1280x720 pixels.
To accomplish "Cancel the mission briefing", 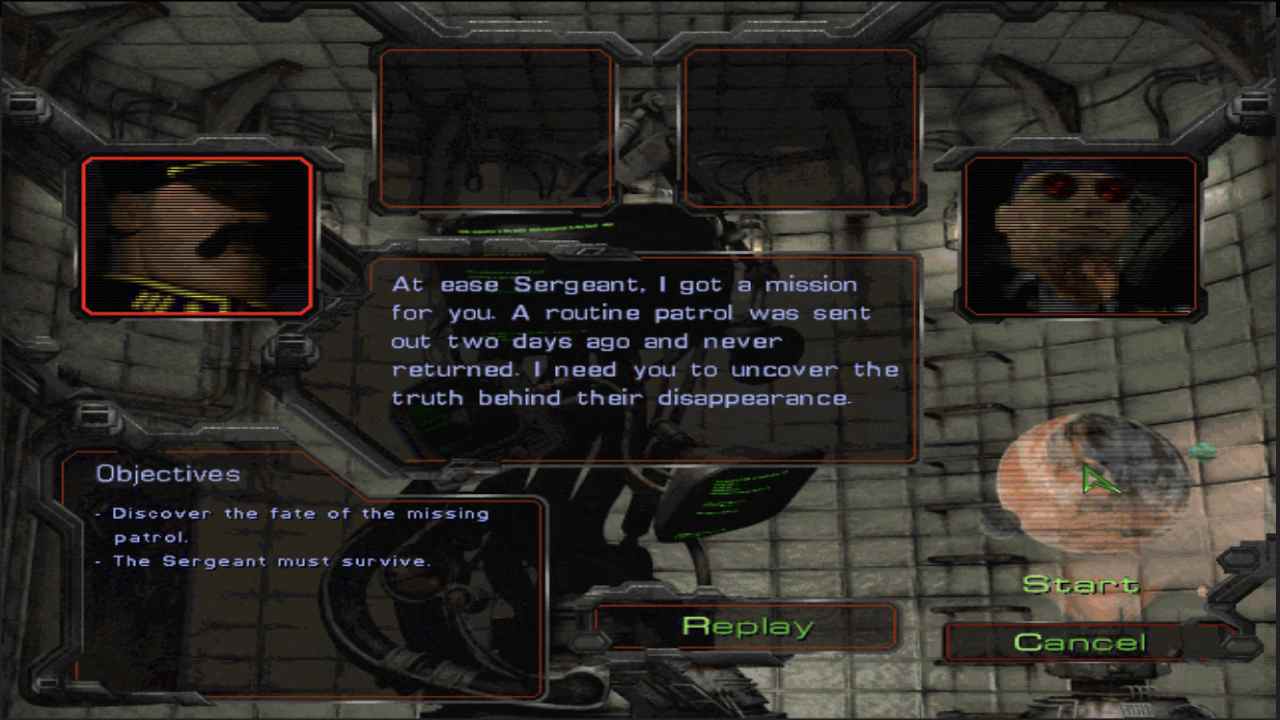I will [x=1081, y=642].
